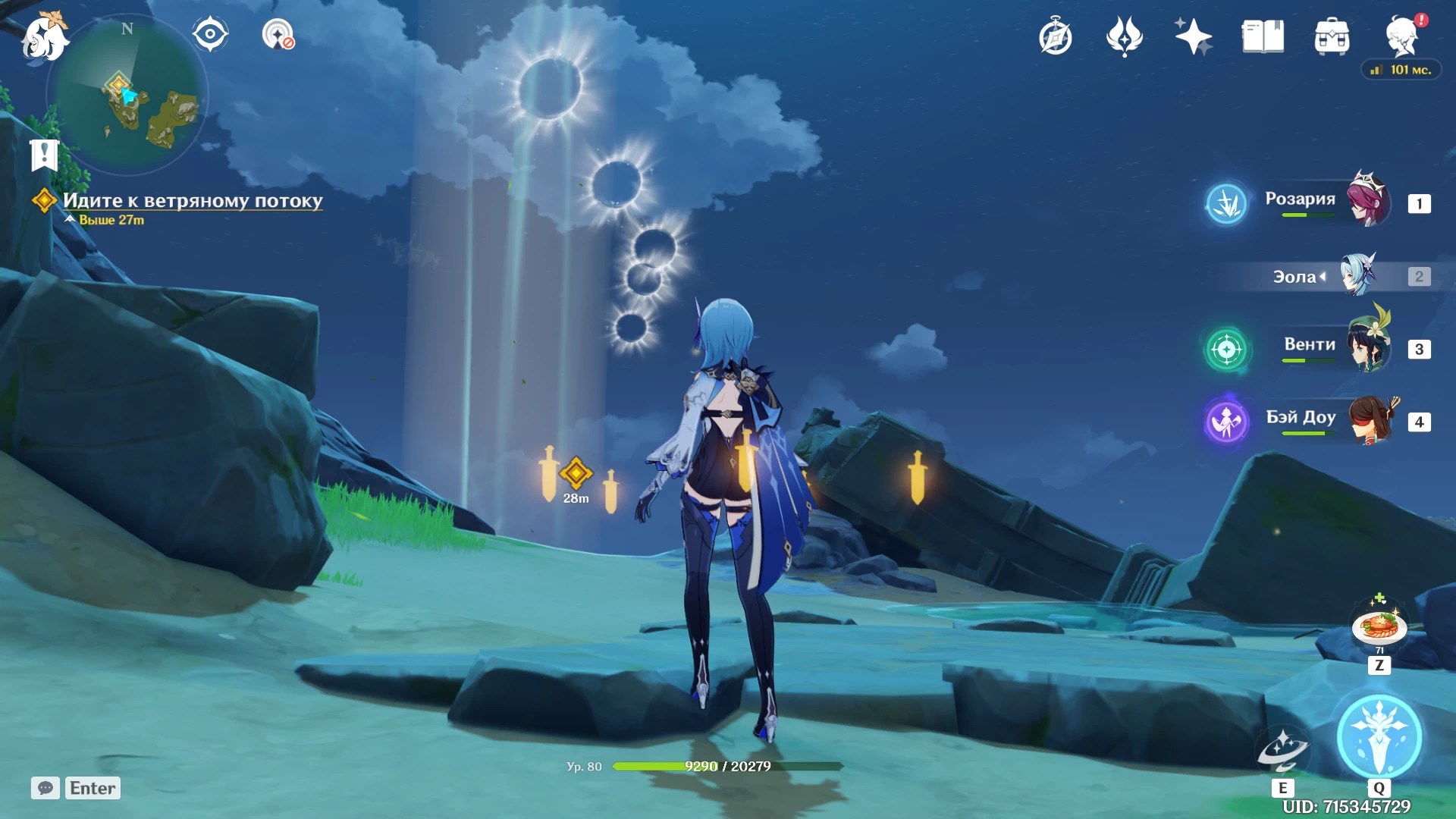Viewport: 1456px width, 819px height.
Task: Open the character profile icon with alert
Action: click(1401, 36)
